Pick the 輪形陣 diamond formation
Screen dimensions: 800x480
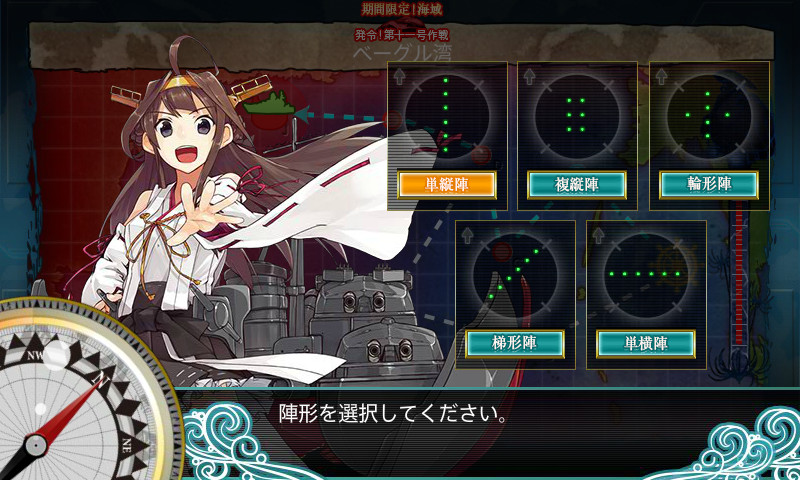coord(708,185)
